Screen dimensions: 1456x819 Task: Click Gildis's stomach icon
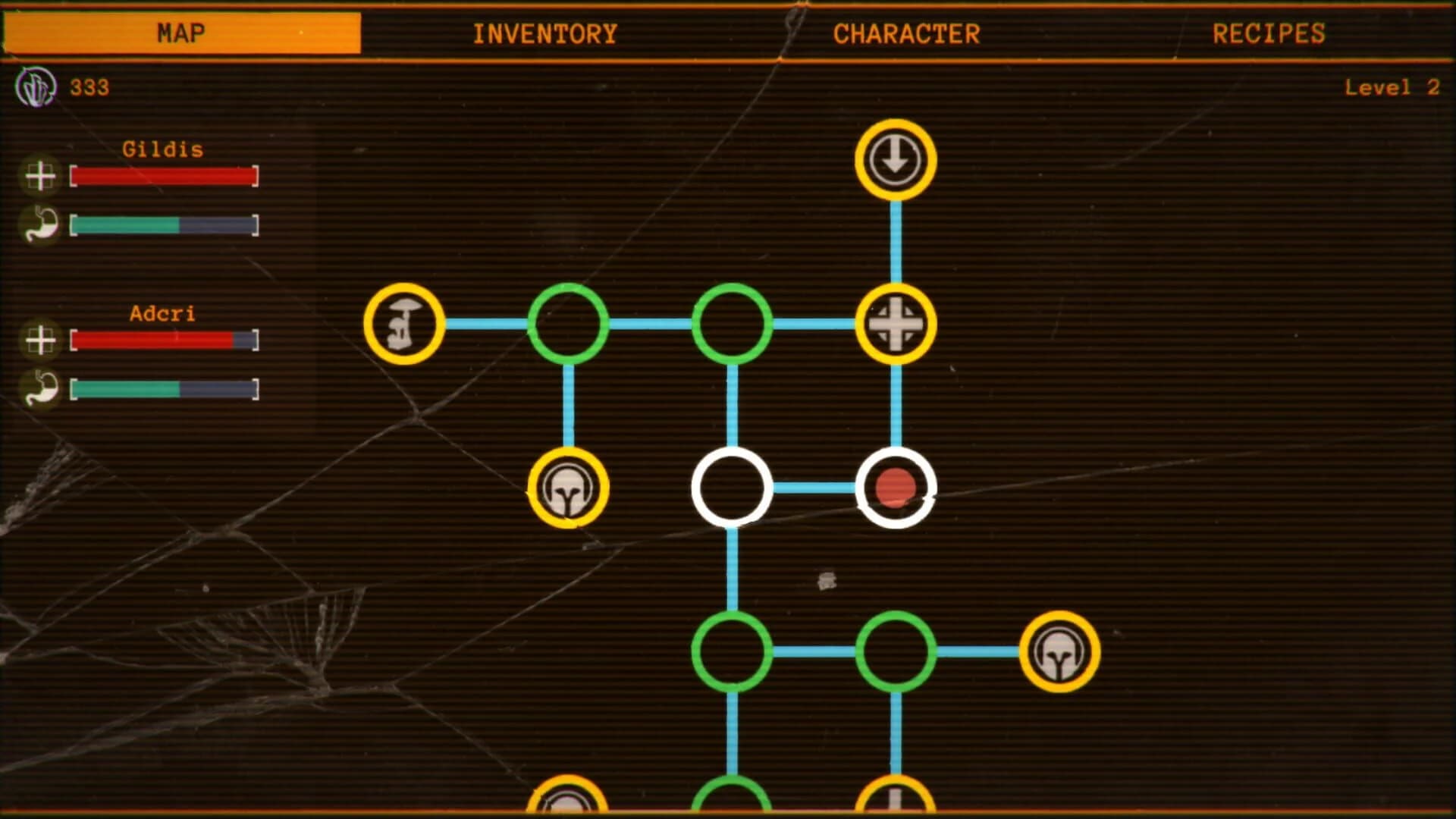coord(42,224)
